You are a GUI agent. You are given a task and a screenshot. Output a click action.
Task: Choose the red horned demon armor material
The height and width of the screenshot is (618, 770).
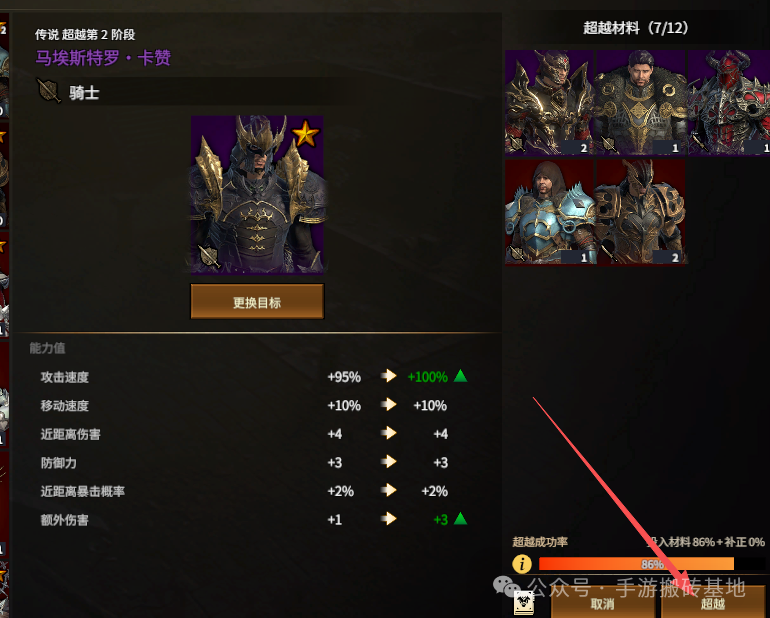tap(728, 104)
